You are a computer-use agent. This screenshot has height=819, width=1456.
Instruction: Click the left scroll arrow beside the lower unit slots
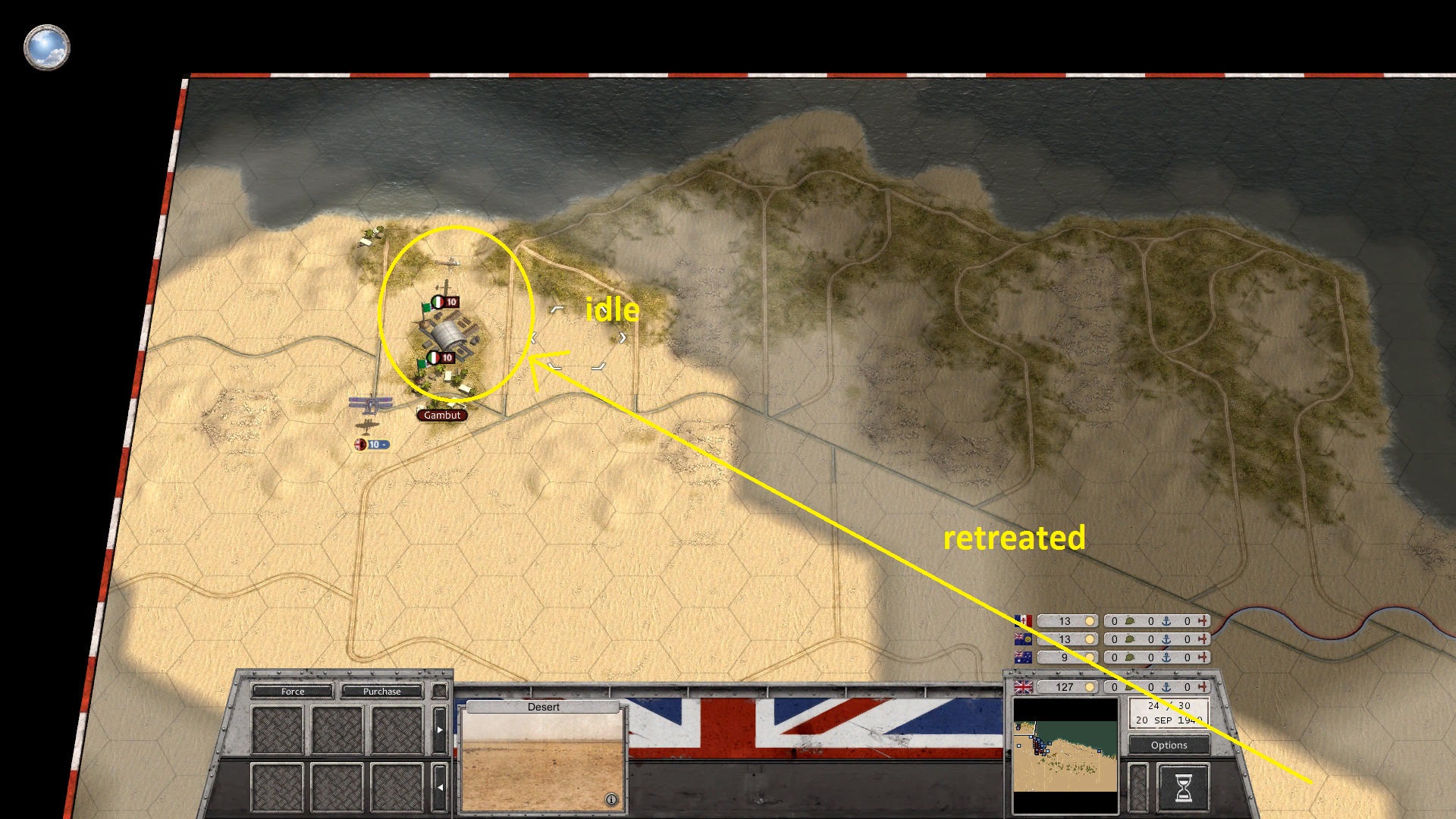[x=440, y=787]
